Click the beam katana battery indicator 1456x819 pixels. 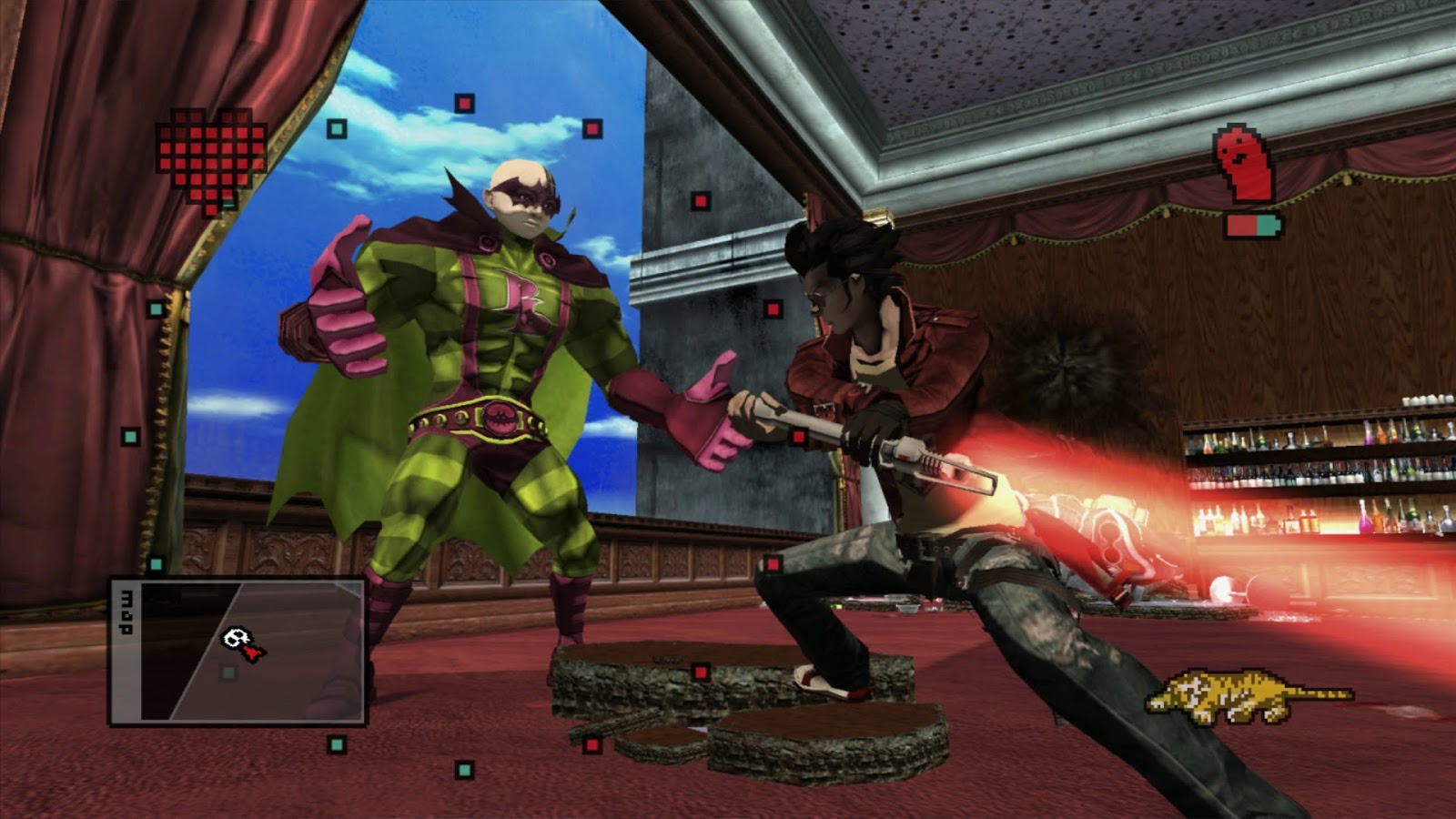pos(1254,226)
